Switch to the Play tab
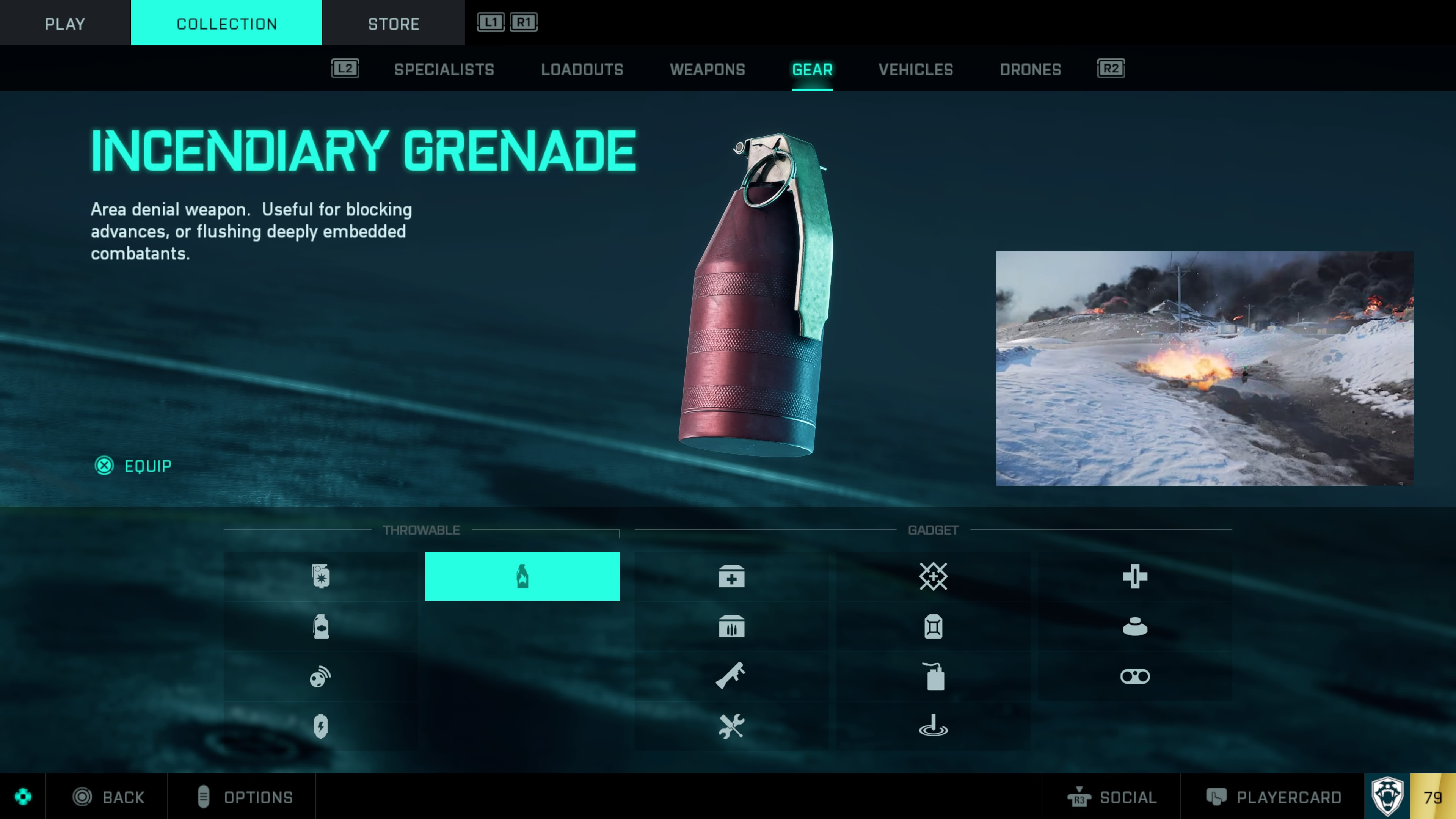This screenshot has width=1456, height=819. pos(65,23)
